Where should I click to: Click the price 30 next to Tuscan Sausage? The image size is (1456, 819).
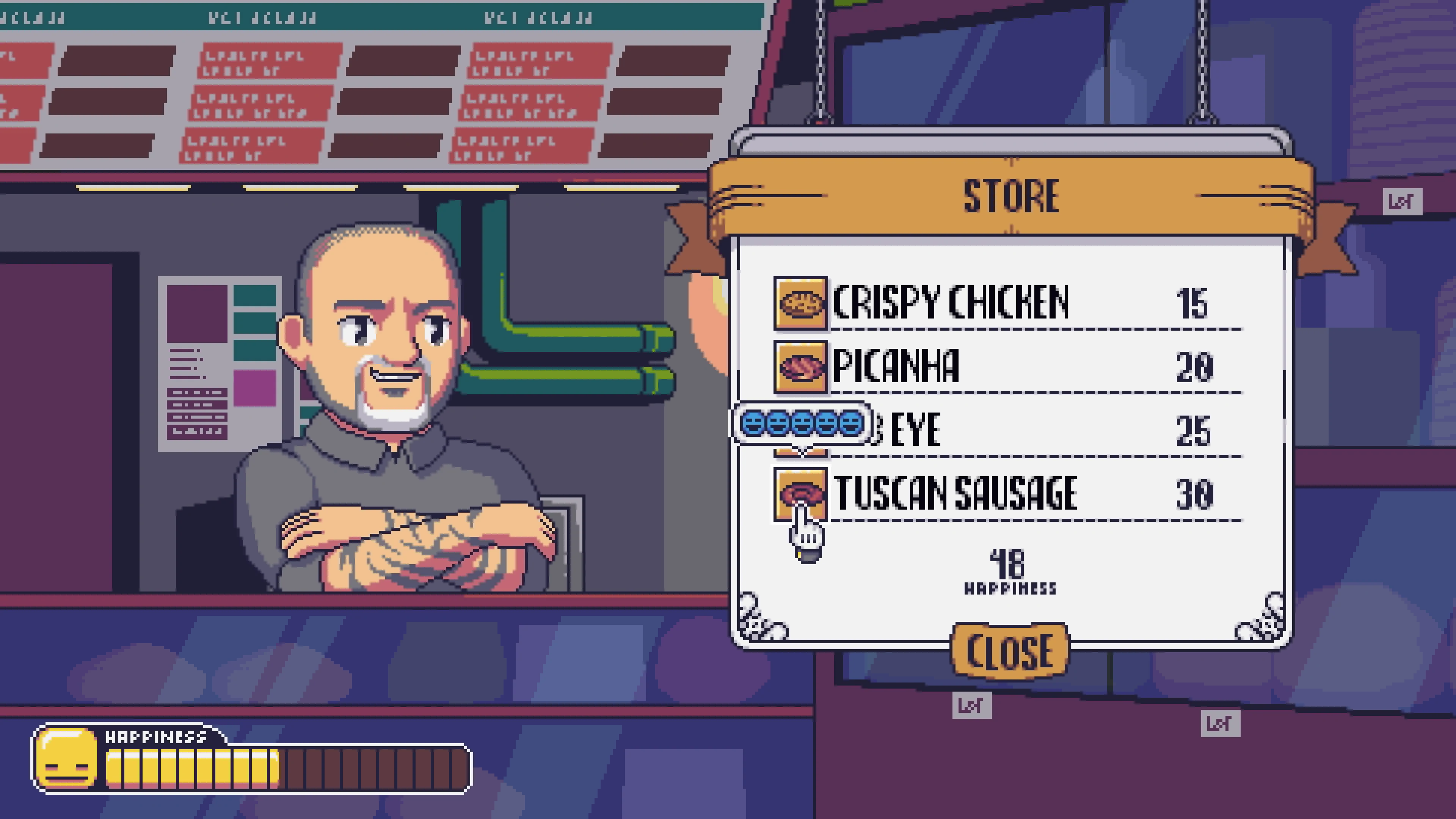(x=1192, y=493)
